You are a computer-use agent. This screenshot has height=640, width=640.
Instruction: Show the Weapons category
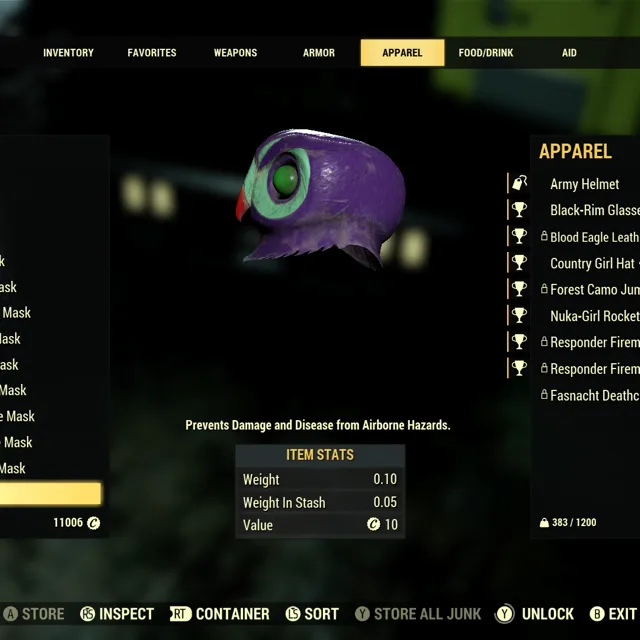[x=235, y=53]
